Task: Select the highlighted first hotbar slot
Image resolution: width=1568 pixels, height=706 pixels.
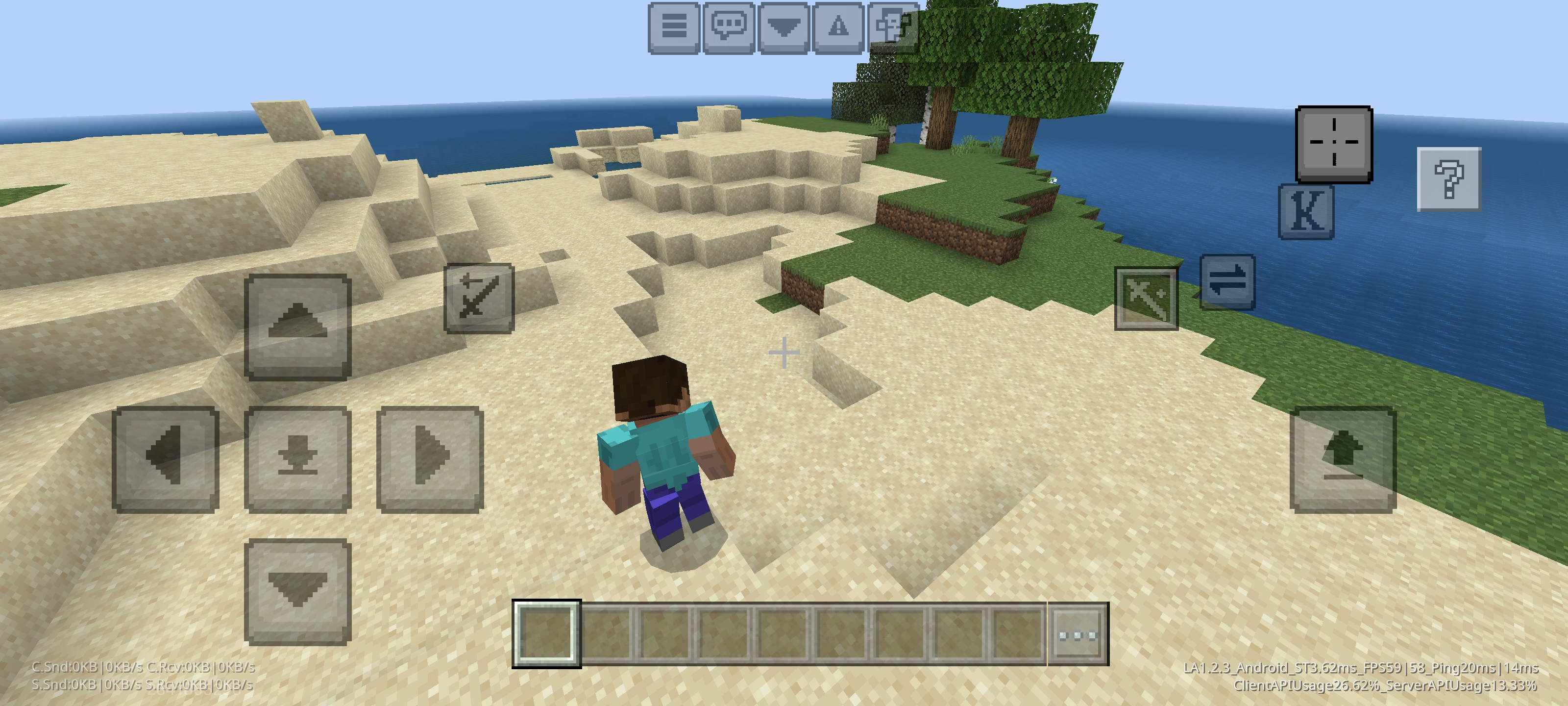Action: (x=546, y=633)
